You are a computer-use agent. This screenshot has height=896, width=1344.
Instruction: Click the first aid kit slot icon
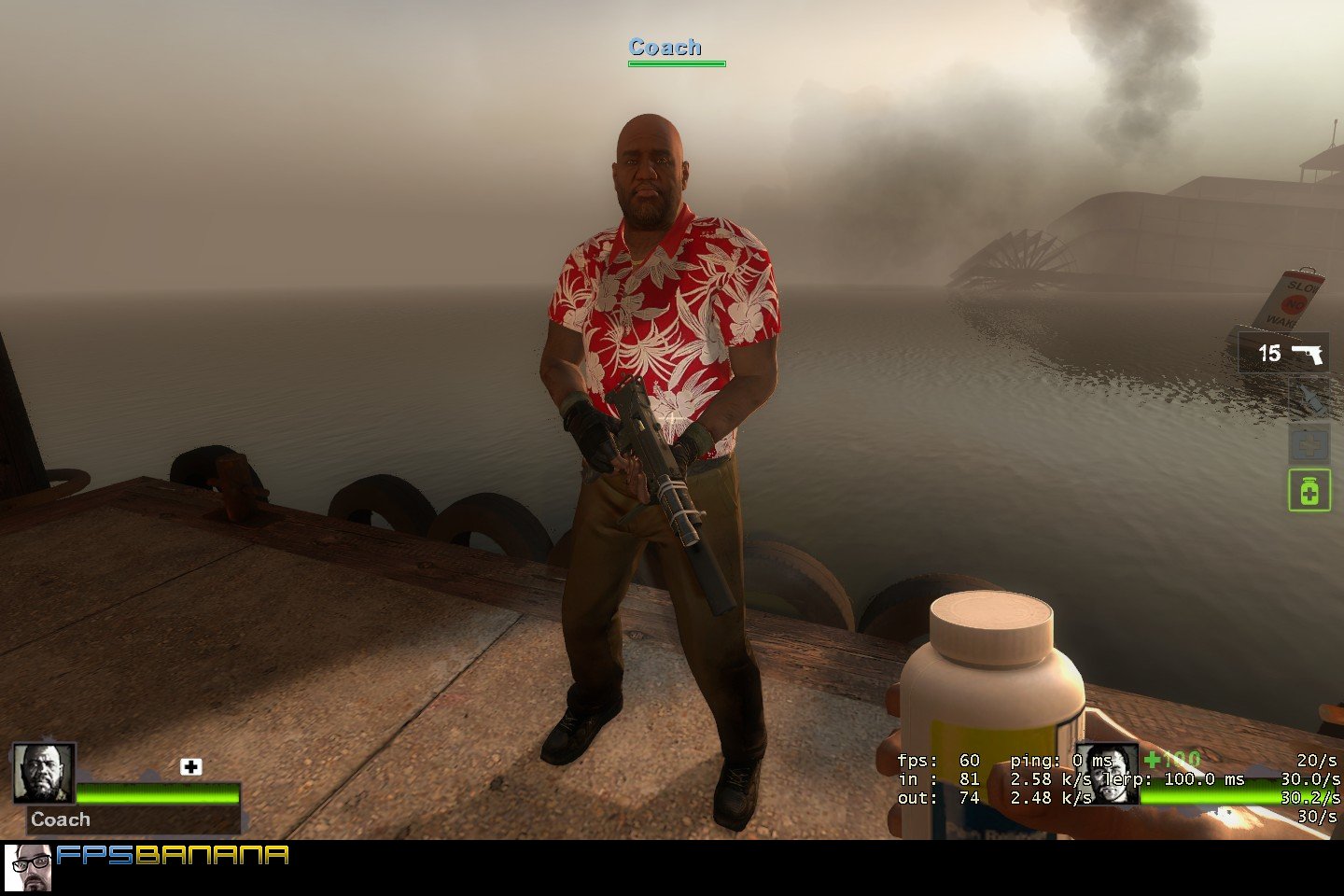point(1309,441)
